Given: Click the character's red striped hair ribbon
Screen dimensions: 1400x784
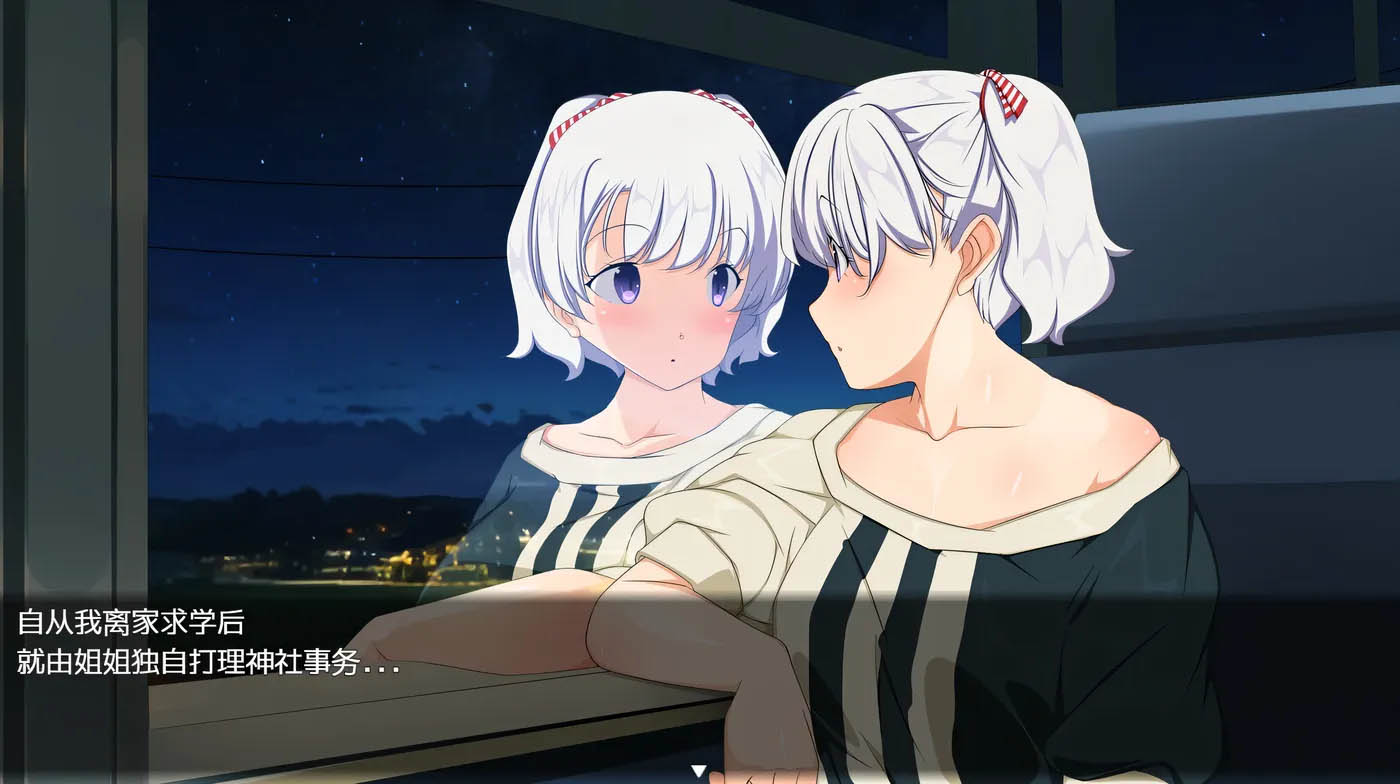Looking at the screenshot, I should pyautogui.click(x=1003, y=95).
